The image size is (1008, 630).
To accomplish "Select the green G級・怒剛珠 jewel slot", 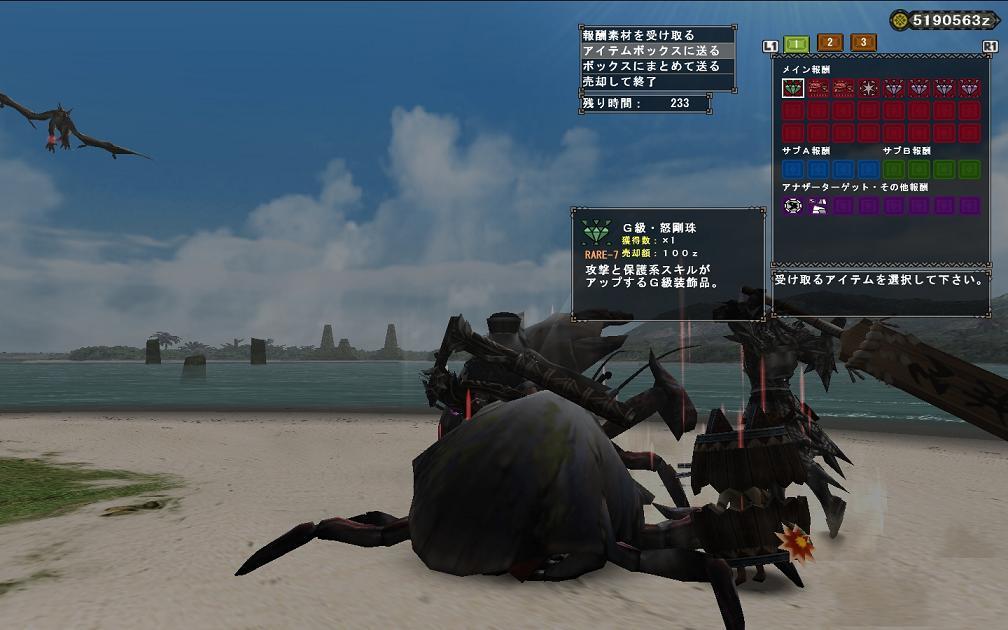I will 793,88.
